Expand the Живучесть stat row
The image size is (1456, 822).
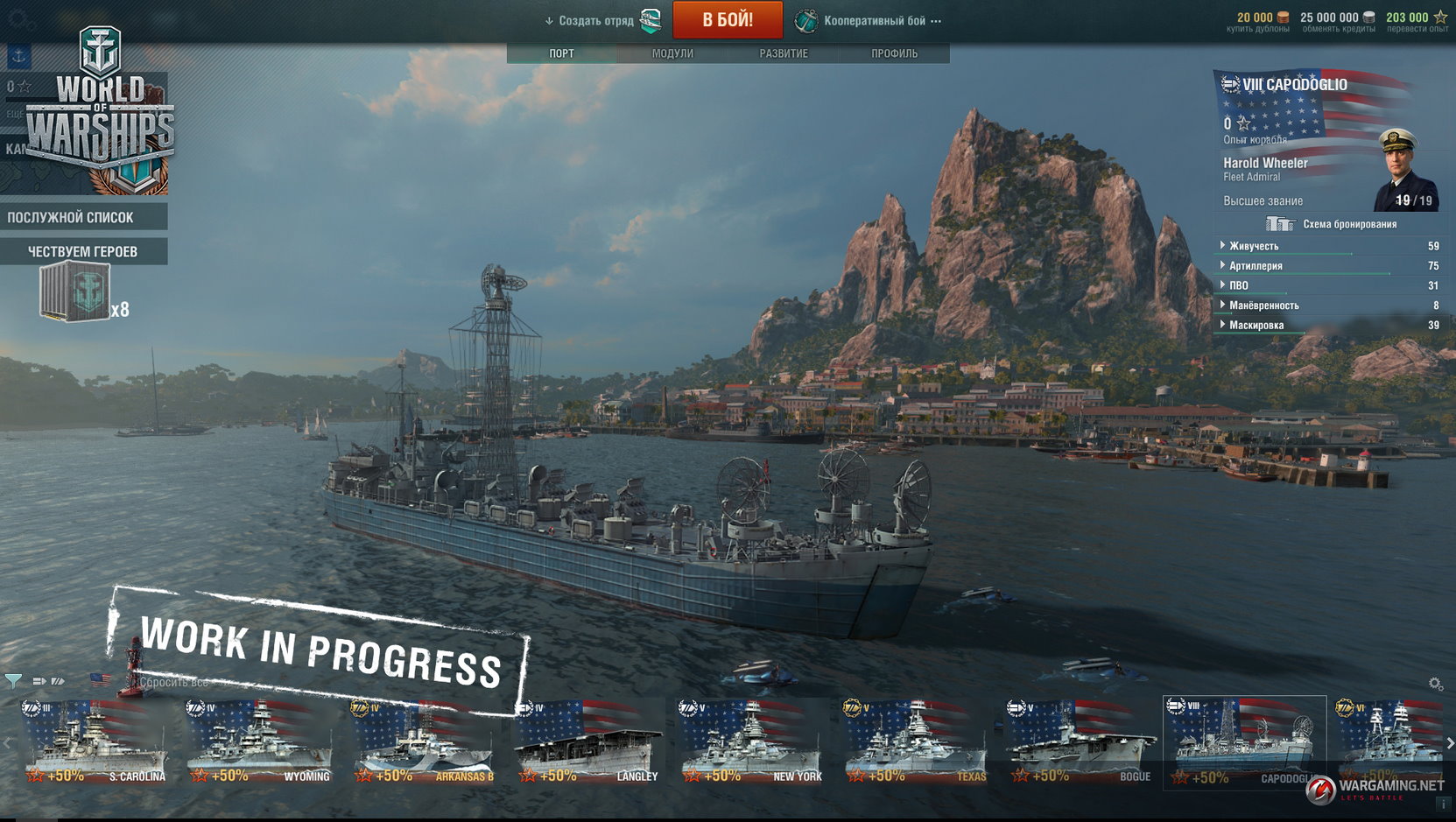coord(1254,246)
